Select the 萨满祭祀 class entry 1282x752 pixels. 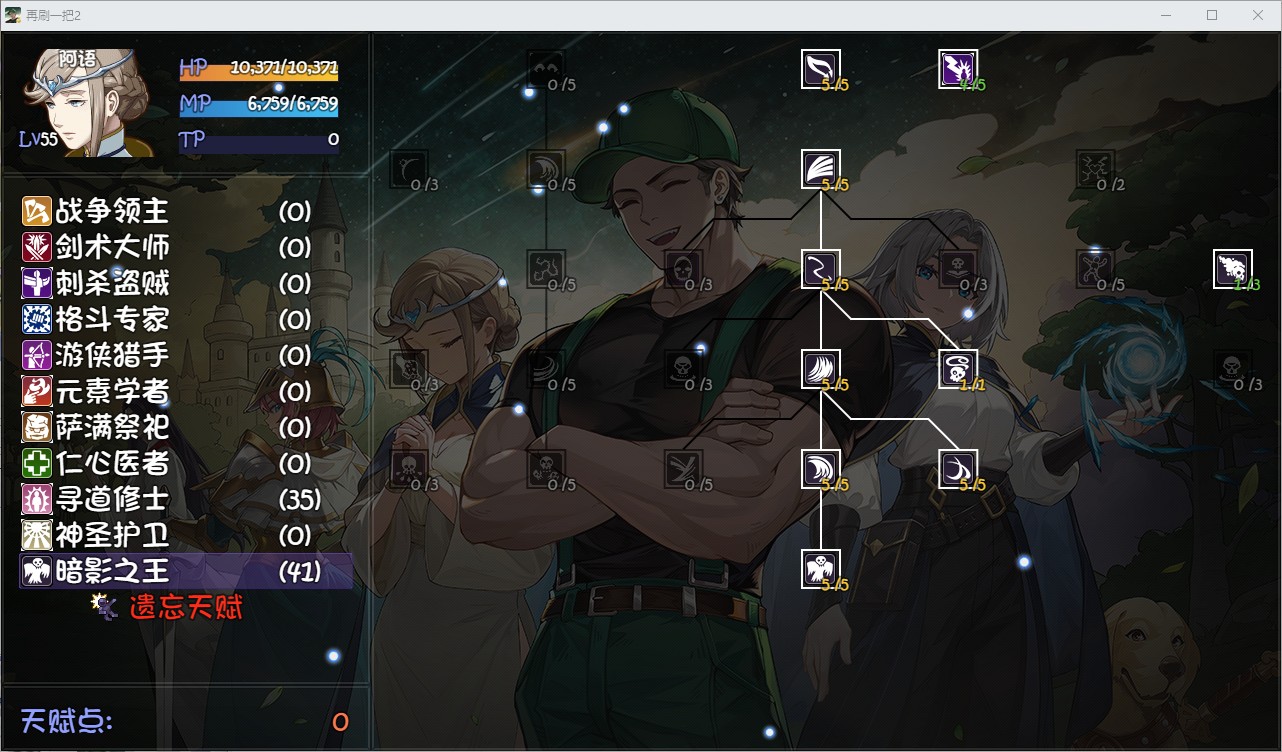pos(96,427)
